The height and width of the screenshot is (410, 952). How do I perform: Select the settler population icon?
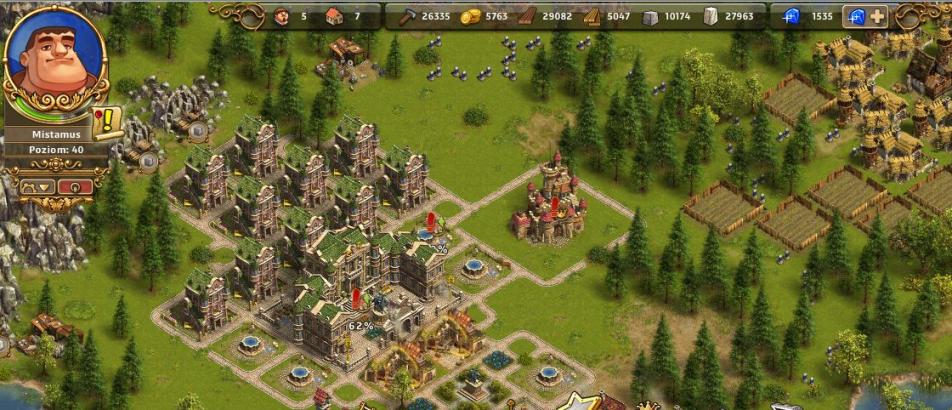point(281,16)
